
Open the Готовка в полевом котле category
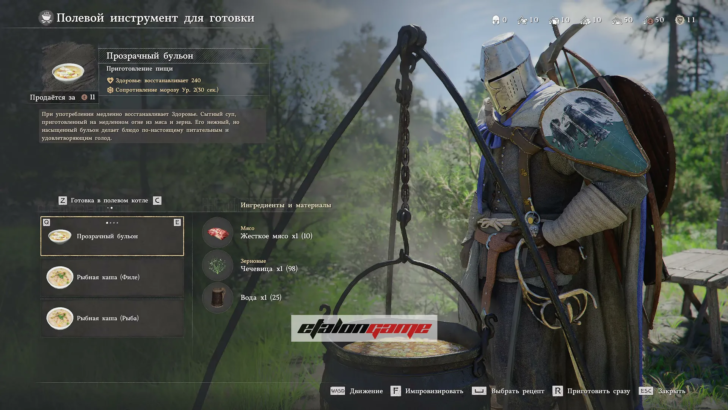[x=110, y=200]
